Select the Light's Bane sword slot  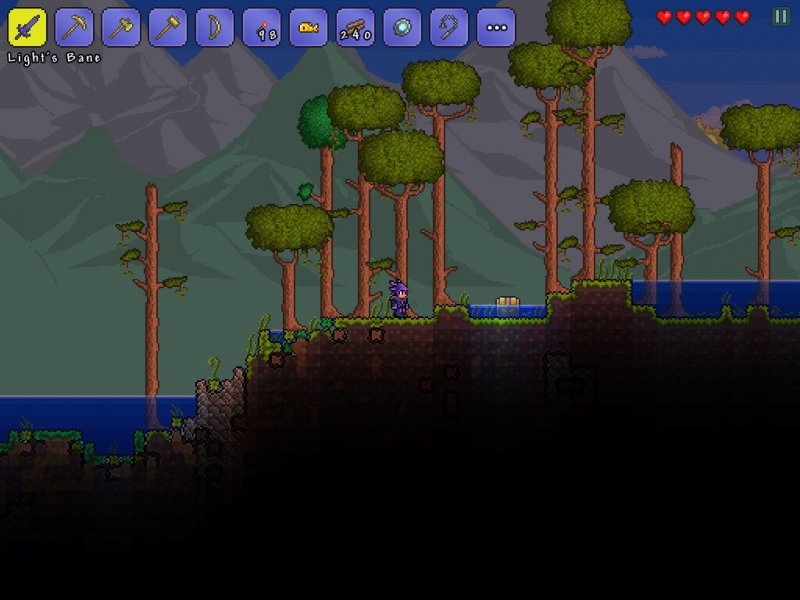click(x=27, y=27)
